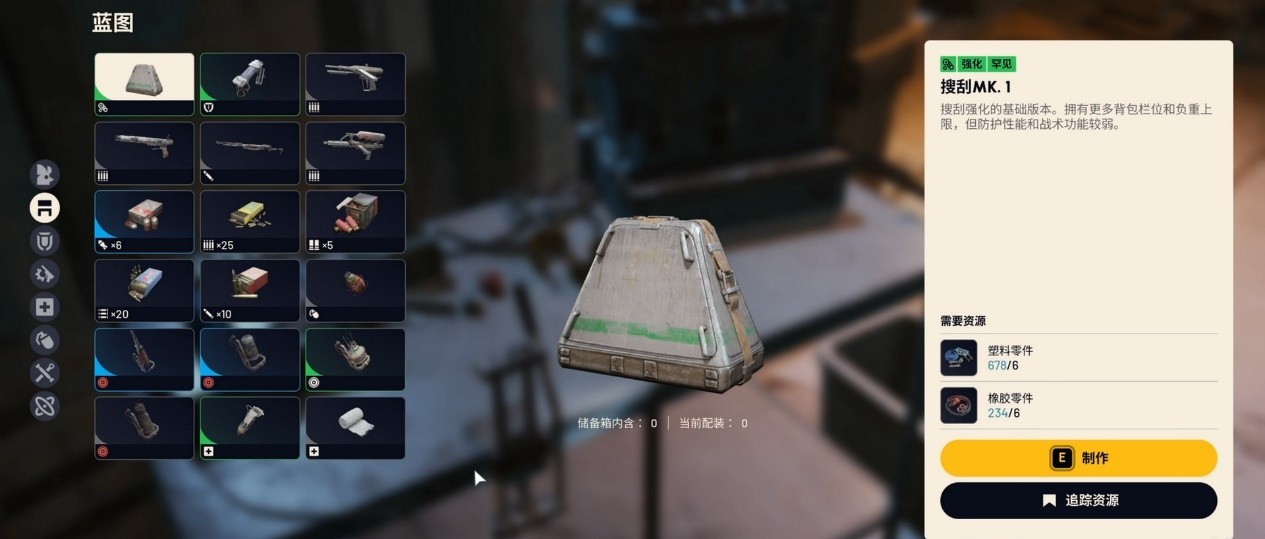Open the bottom crossed-rings category tab
The height and width of the screenshot is (539, 1265).
point(45,406)
